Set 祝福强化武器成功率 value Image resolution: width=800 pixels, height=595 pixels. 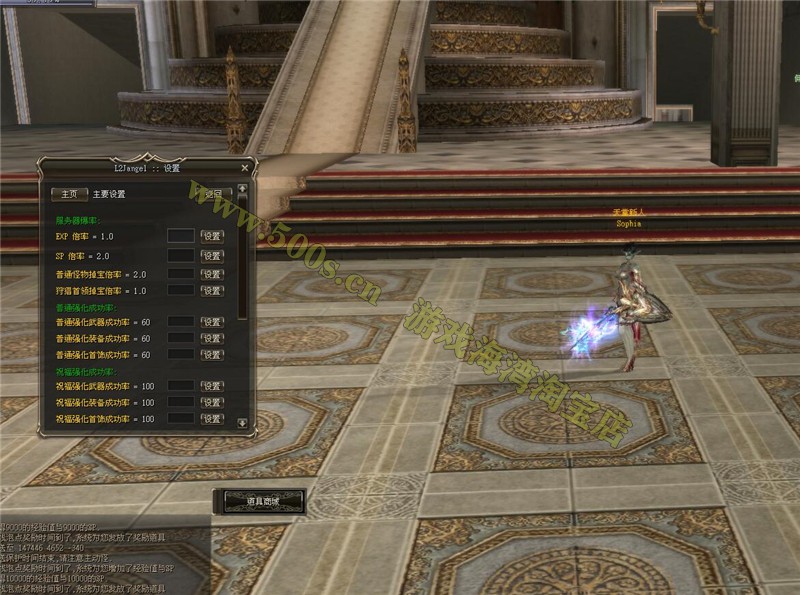pyautogui.click(x=212, y=386)
